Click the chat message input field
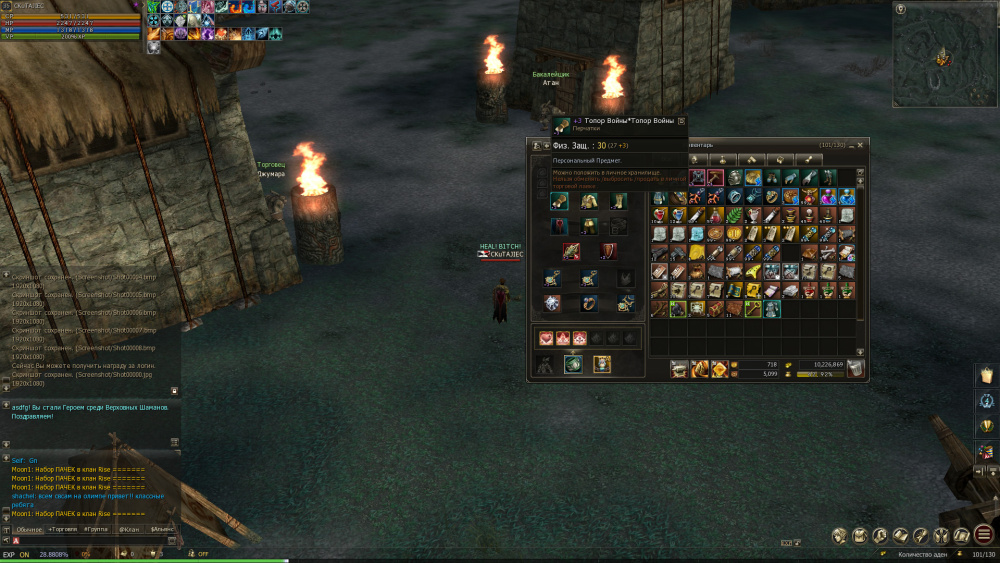This screenshot has width=1000, height=563. coord(90,541)
